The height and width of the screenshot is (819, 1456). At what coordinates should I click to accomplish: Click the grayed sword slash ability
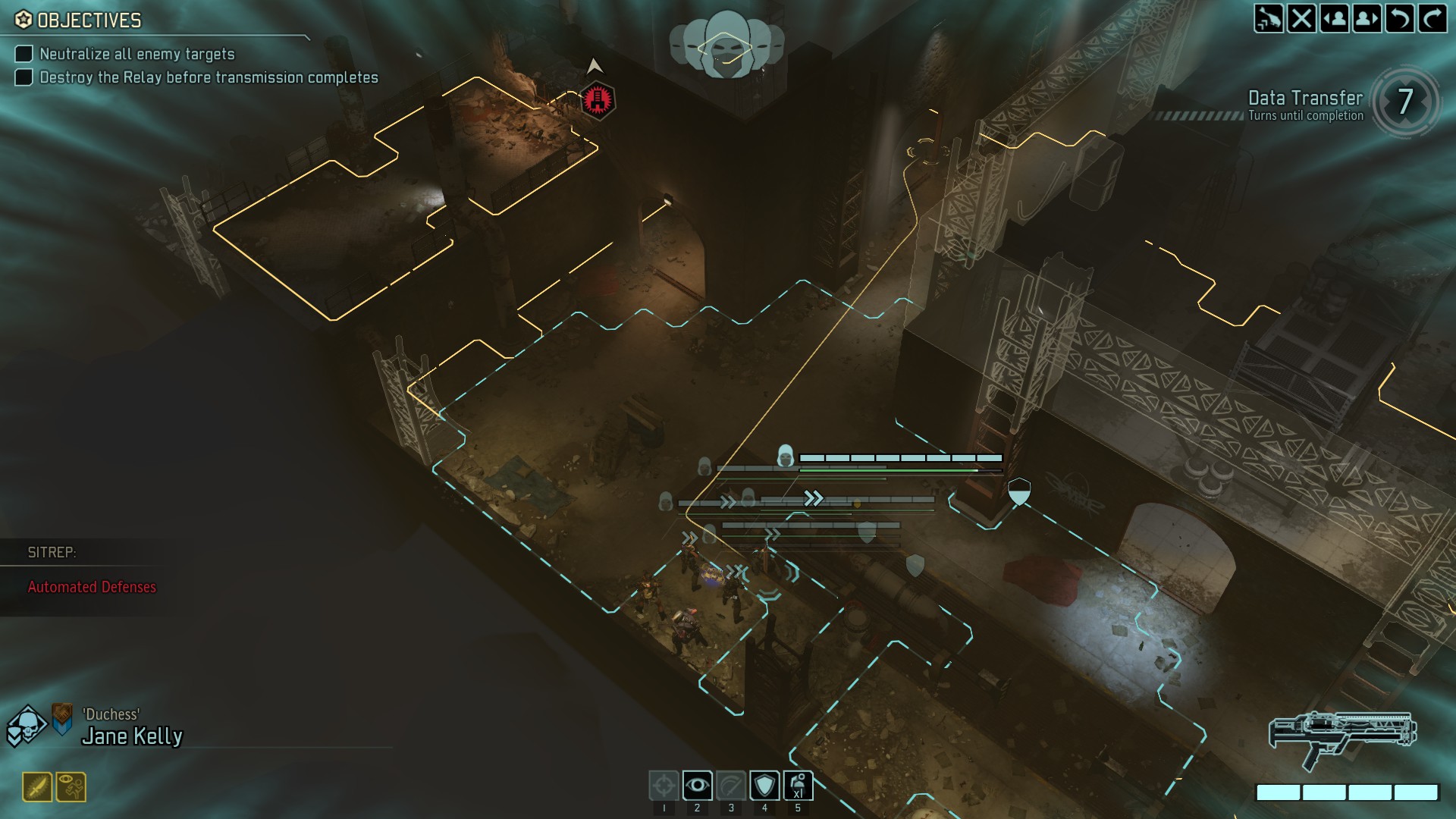(x=730, y=786)
